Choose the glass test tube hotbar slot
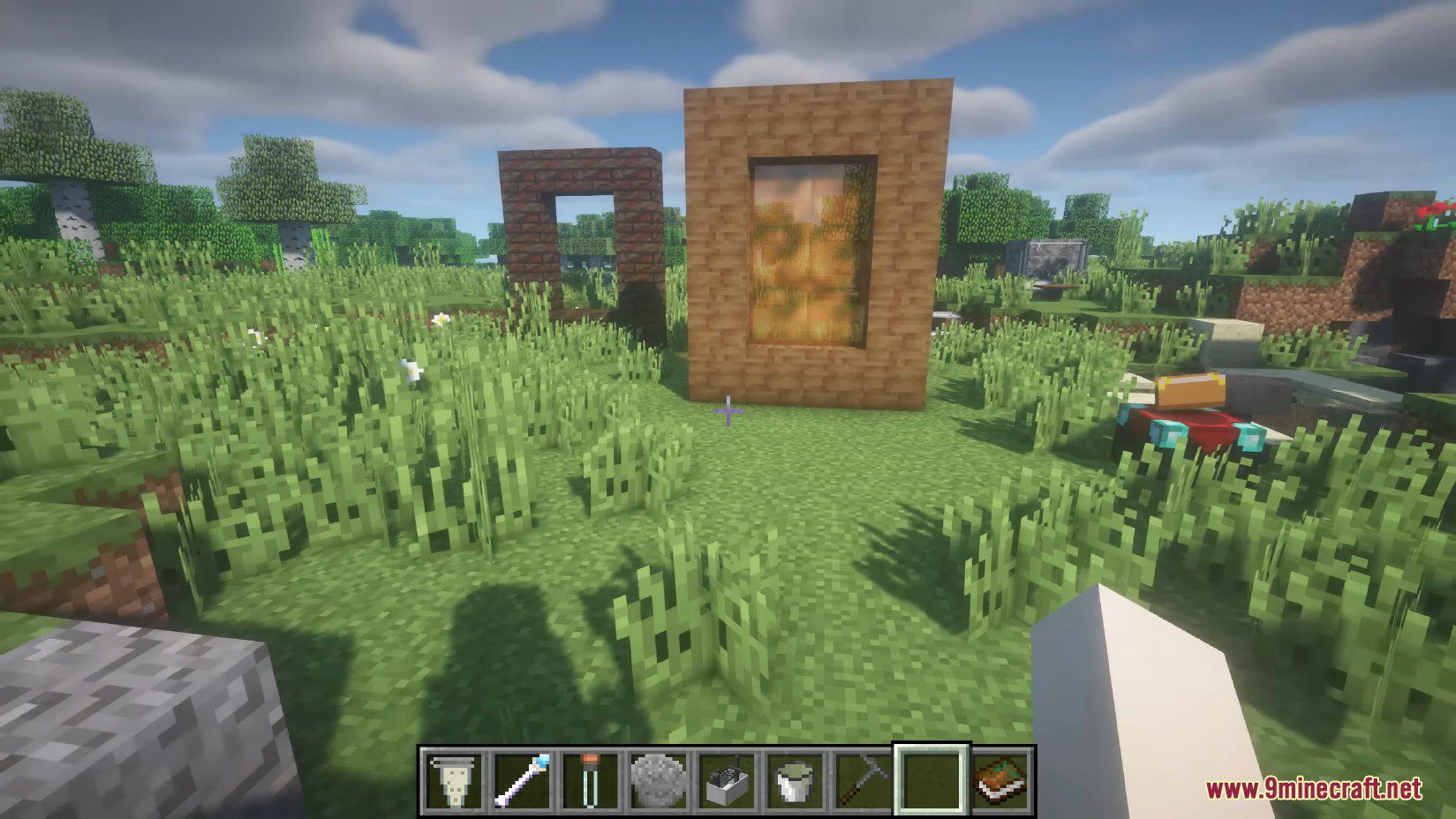This screenshot has height=819, width=1456. [591, 780]
